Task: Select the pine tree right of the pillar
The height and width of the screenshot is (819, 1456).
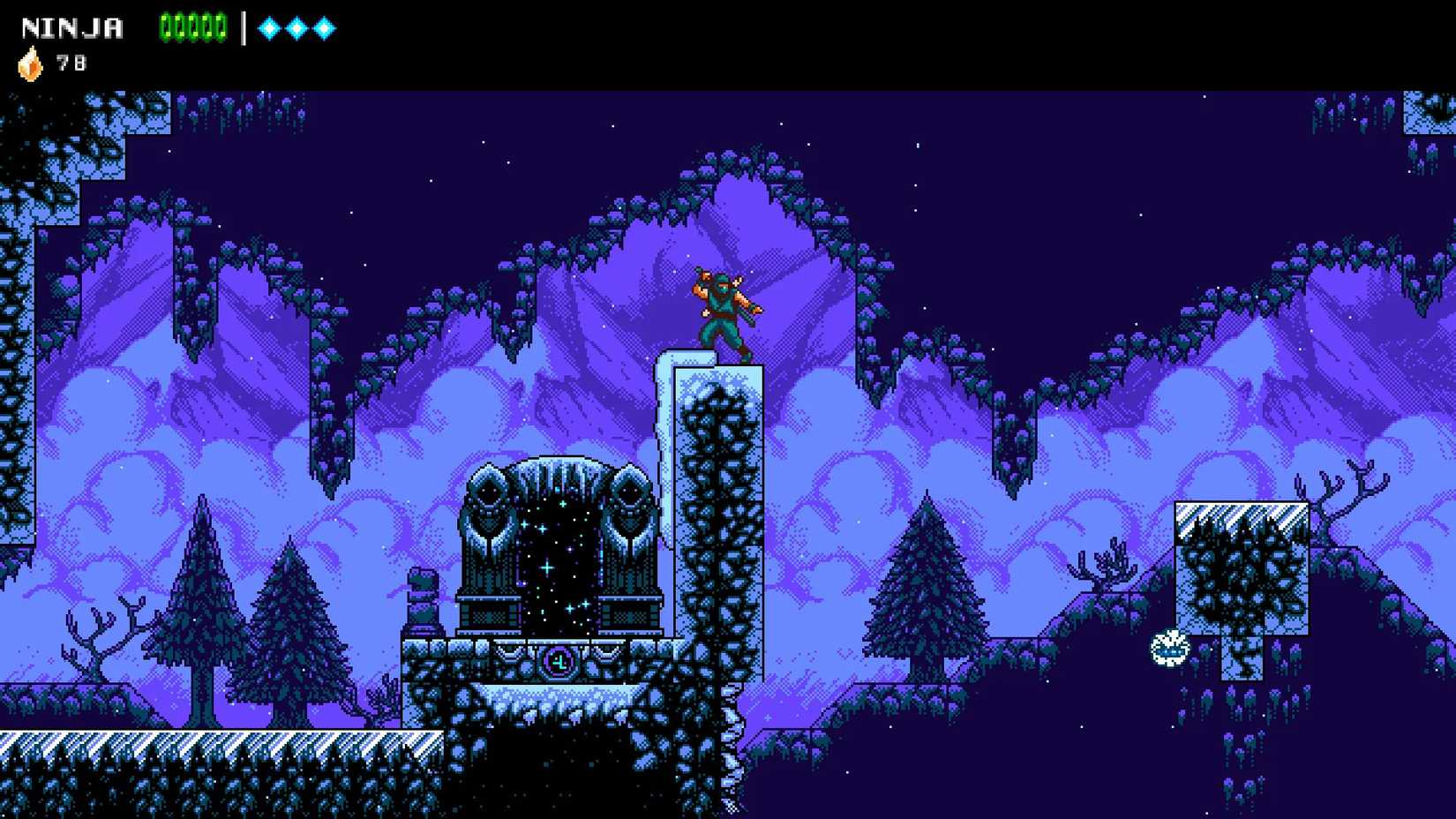Action: click(x=927, y=591)
